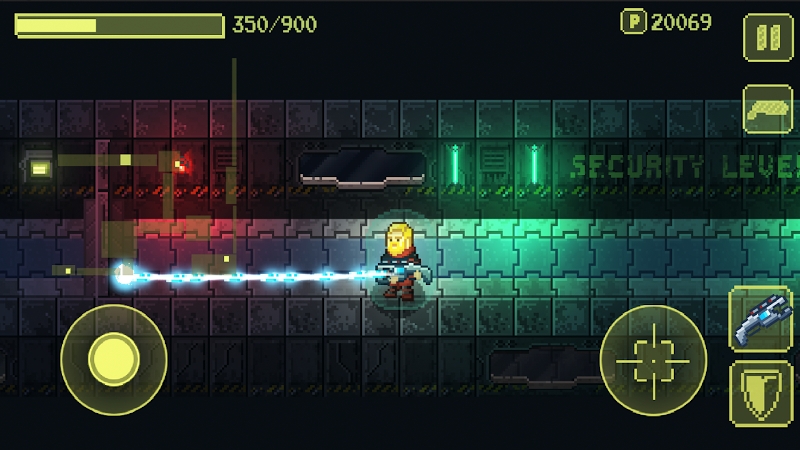Pause the game
Viewport: 800px width, 450px height.
tap(767, 39)
